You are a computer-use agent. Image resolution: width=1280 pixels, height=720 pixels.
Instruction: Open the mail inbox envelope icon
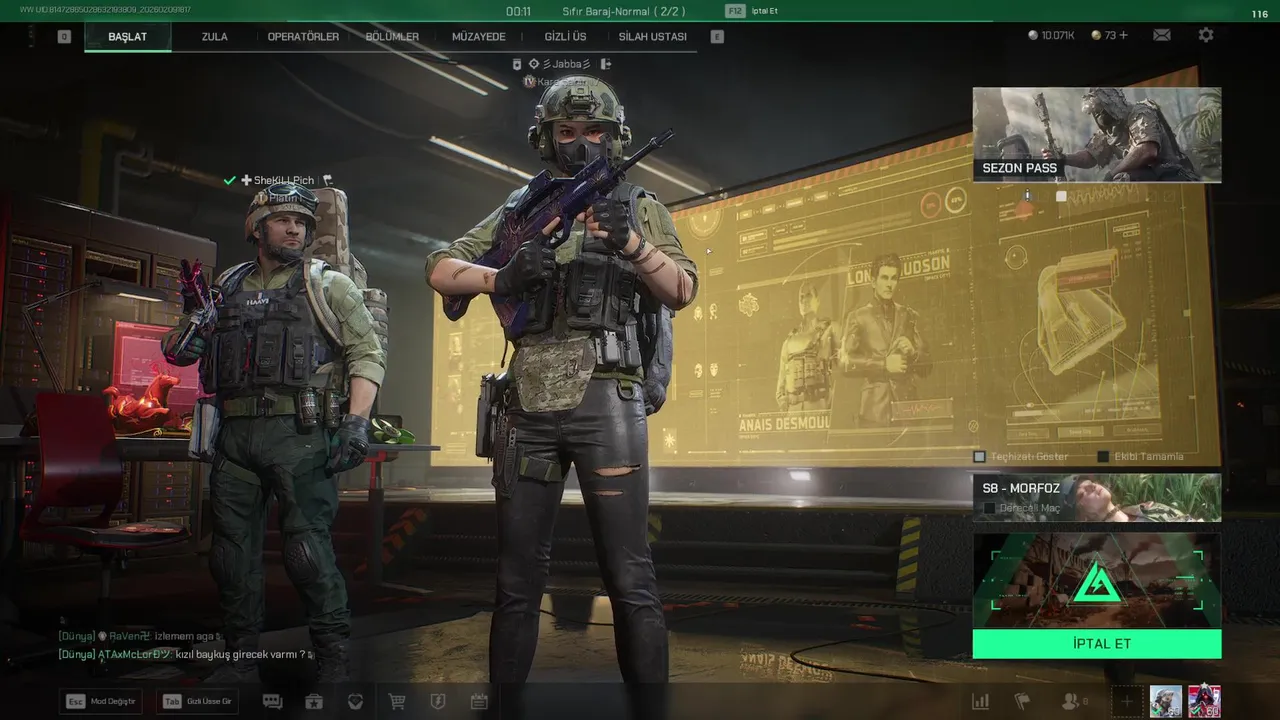pos(1161,35)
